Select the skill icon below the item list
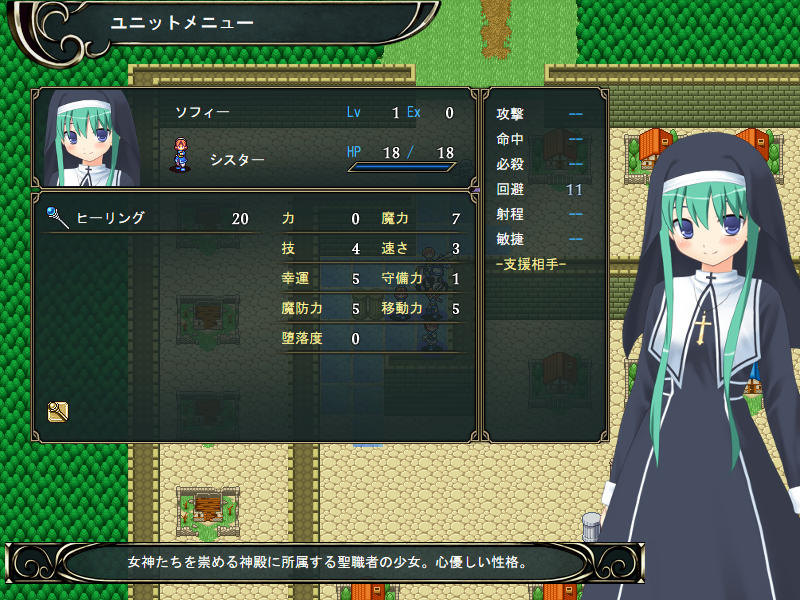The height and width of the screenshot is (600, 800). coord(57,410)
